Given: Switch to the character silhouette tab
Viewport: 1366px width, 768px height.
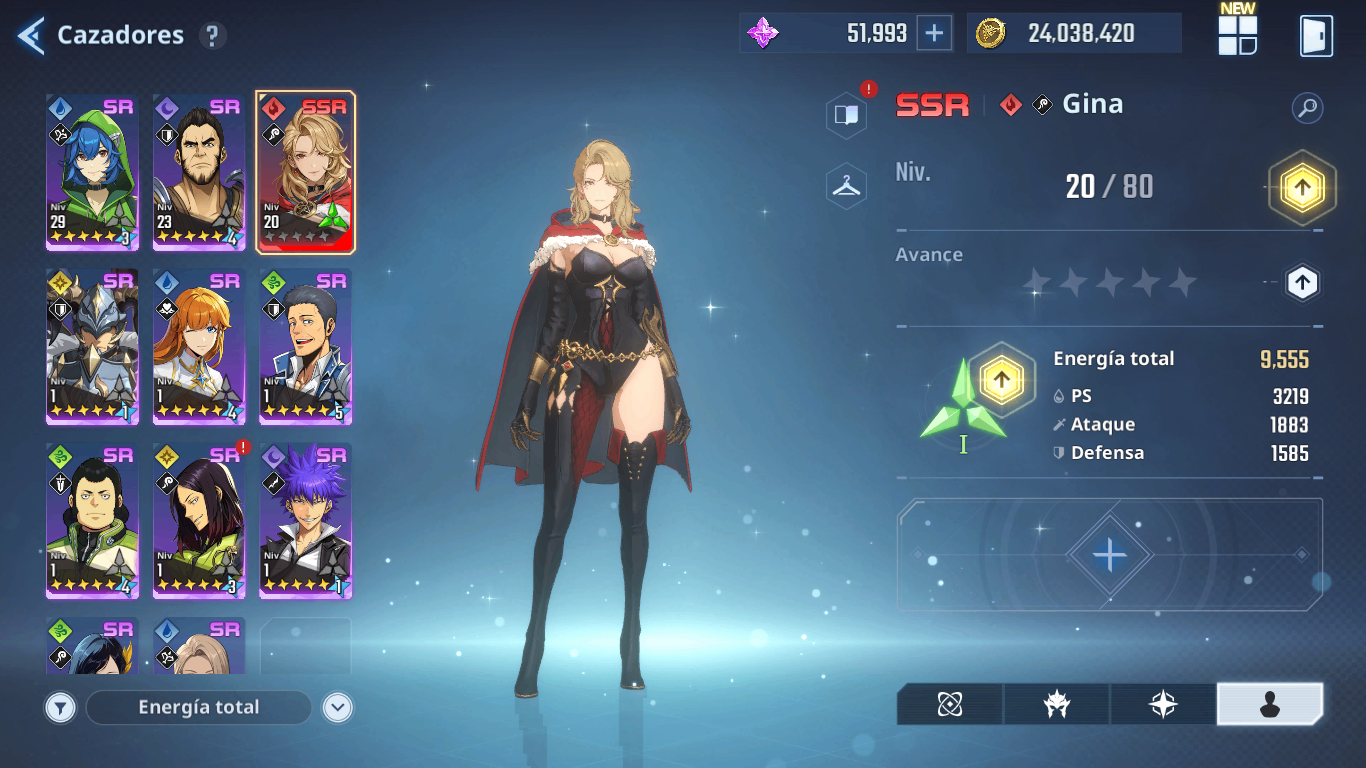Looking at the screenshot, I should (1269, 705).
